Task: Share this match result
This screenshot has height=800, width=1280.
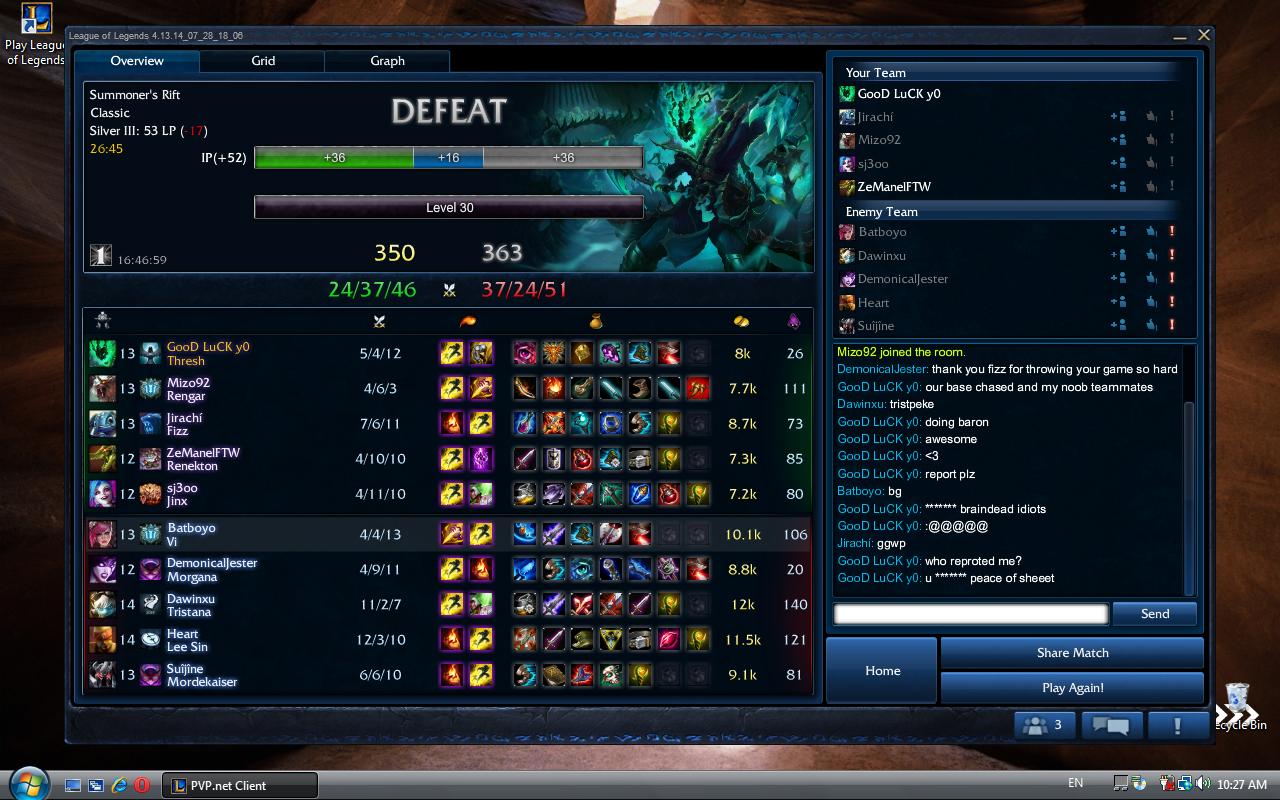Action: tap(1072, 653)
